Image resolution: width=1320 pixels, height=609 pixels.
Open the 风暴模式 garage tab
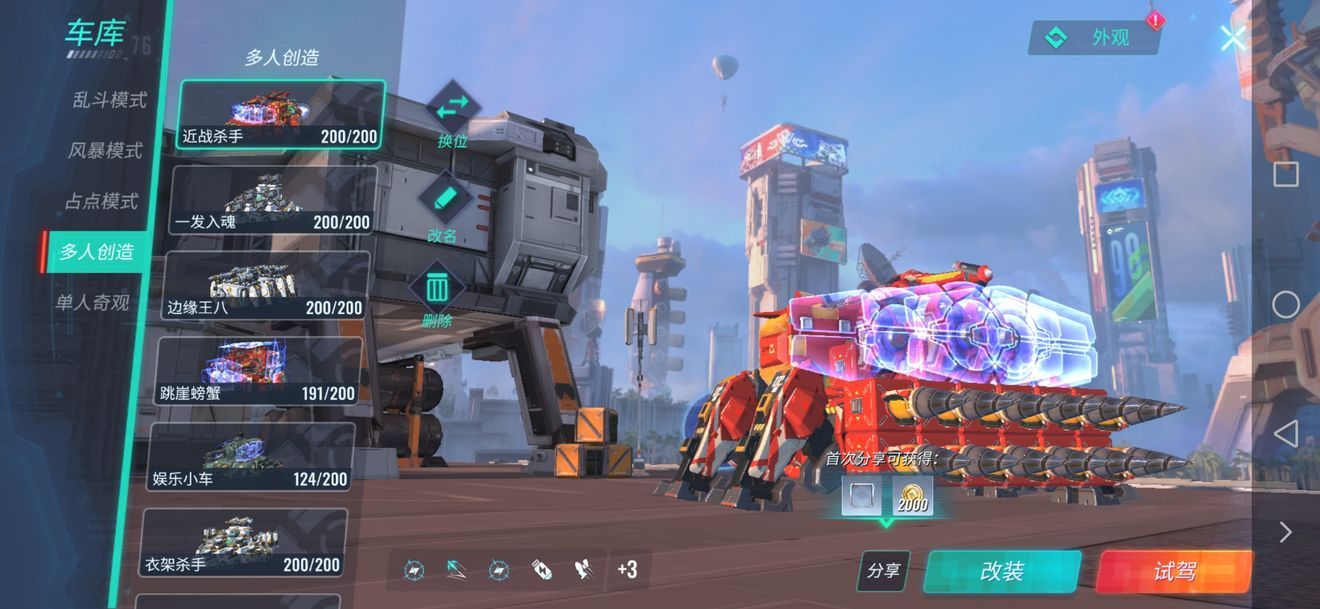click(x=105, y=151)
